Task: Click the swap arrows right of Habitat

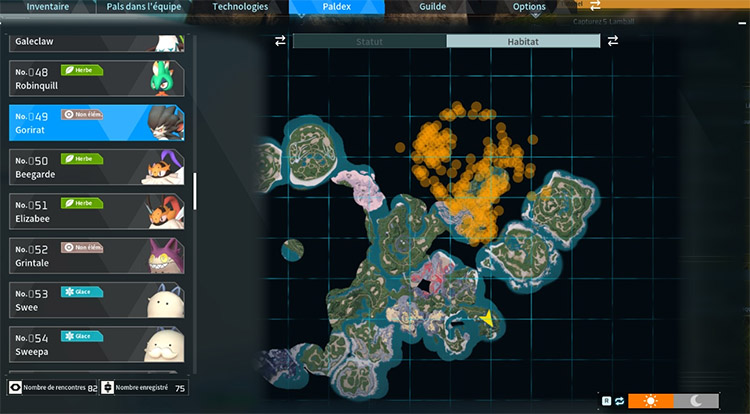Action: (612, 41)
